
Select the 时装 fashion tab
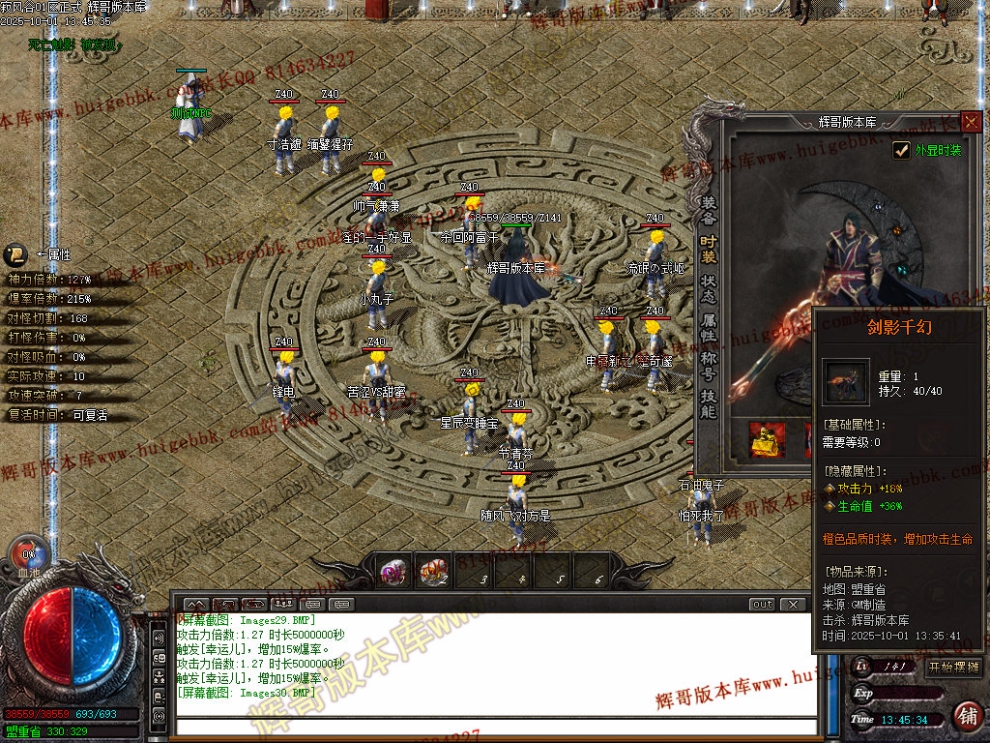tap(708, 249)
